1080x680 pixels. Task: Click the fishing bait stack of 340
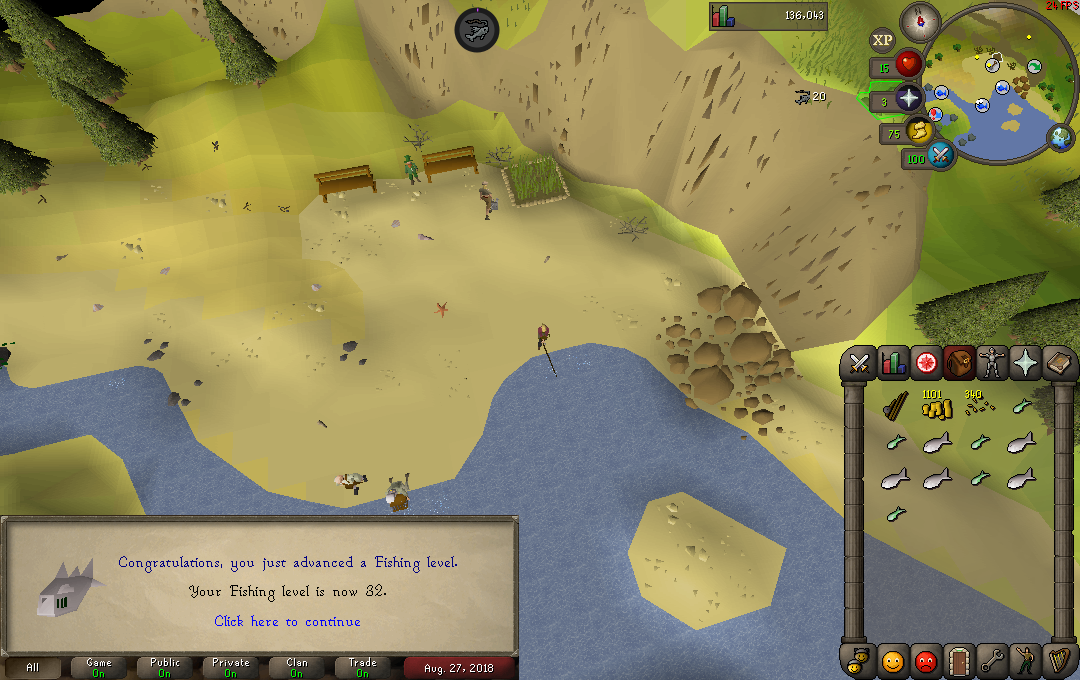(x=976, y=406)
